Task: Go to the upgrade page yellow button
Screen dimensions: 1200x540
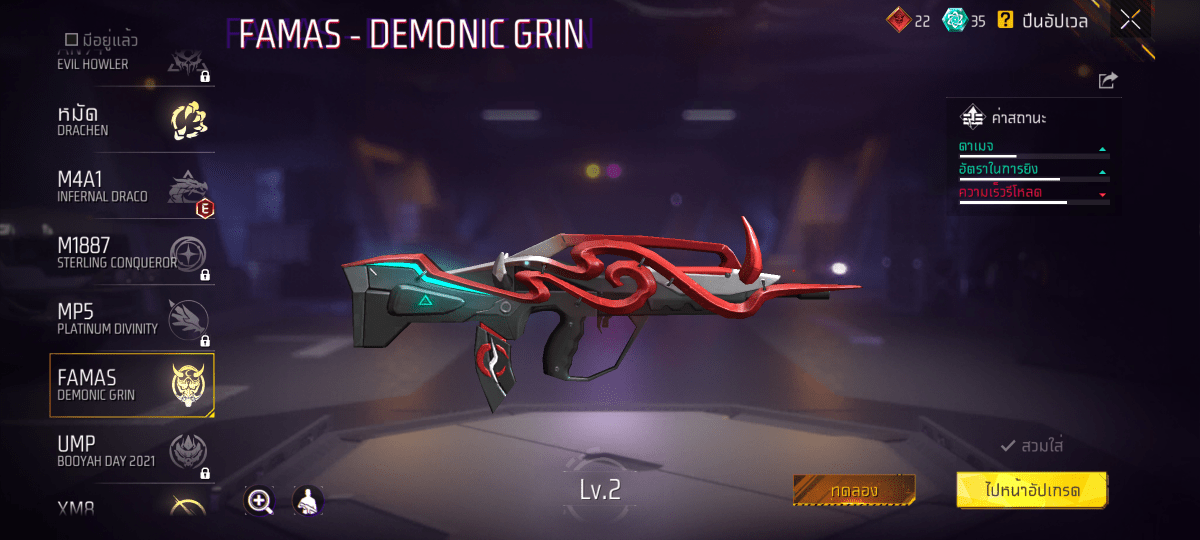Action: click(x=1031, y=490)
